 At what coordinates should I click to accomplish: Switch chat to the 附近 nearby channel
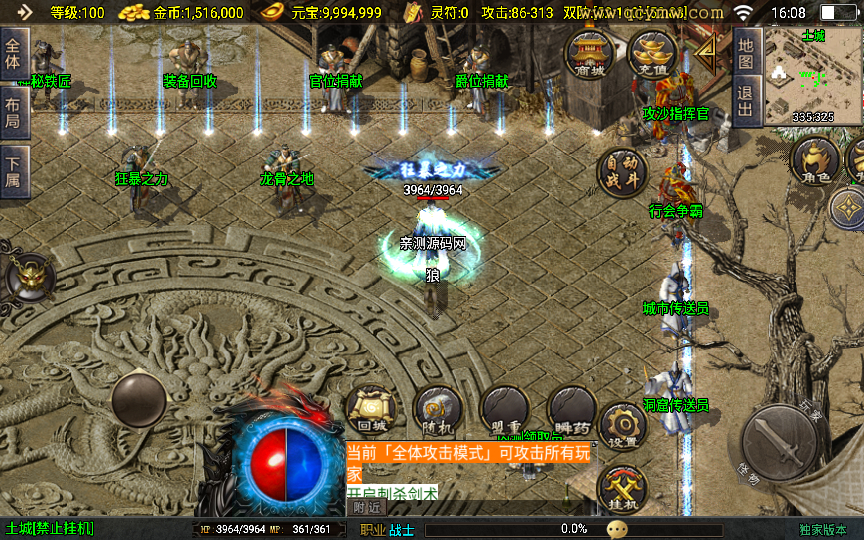point(367,507)
